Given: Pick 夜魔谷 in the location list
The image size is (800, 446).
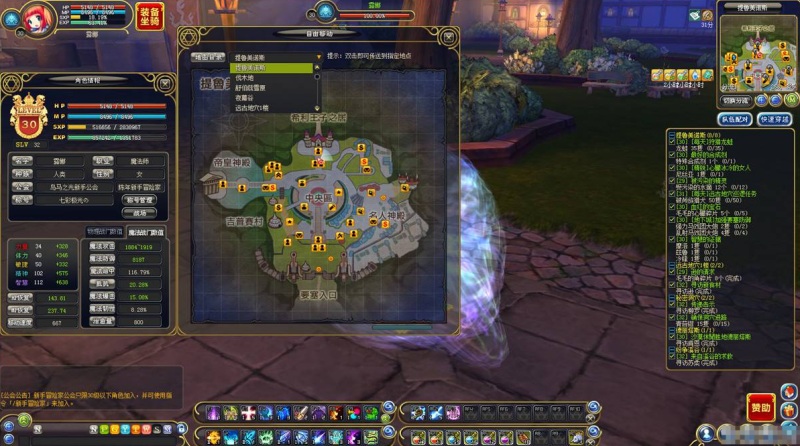Looking at the screenshot, I should coord(245,97).
